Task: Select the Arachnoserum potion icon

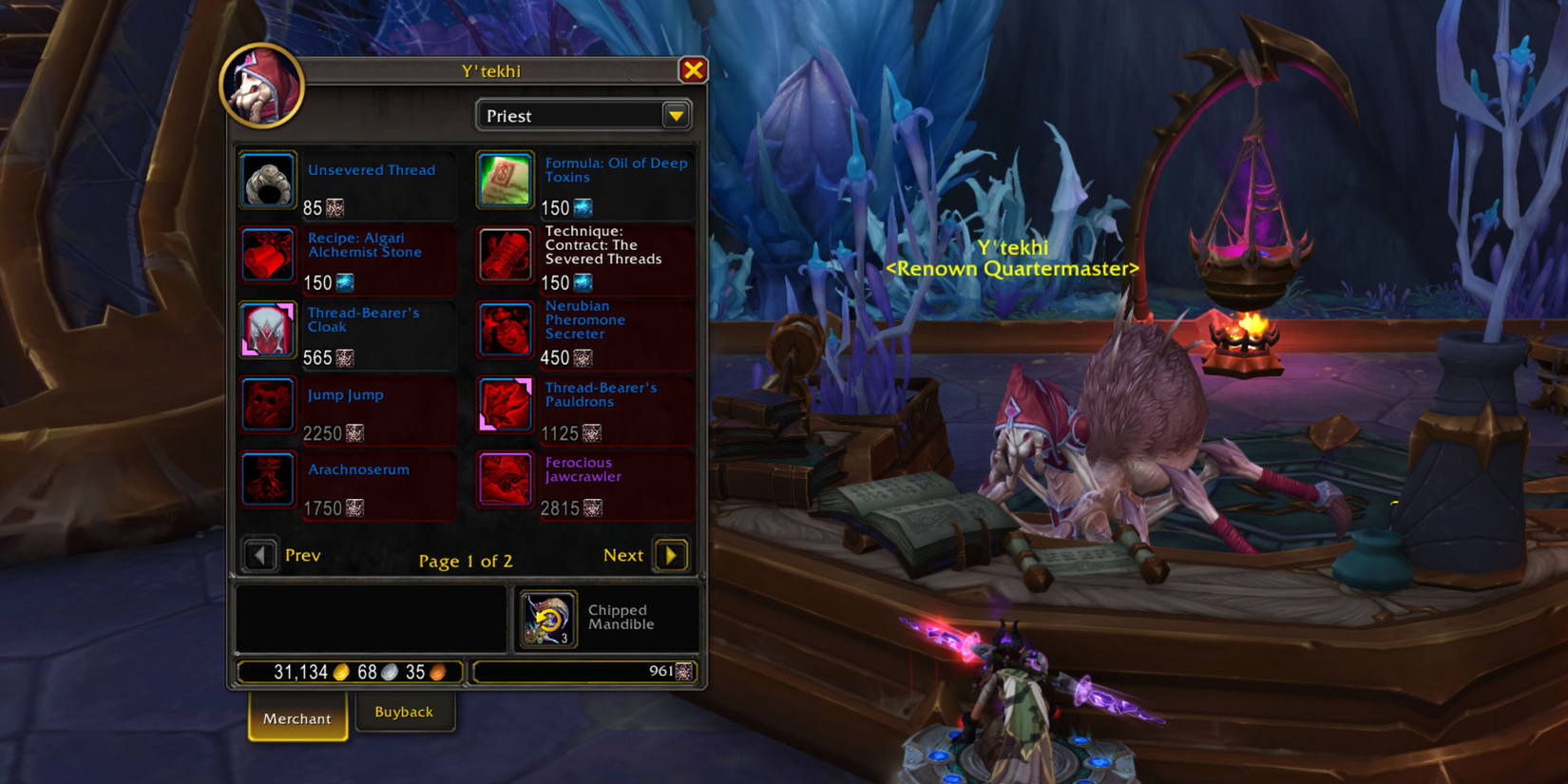Action: pyautogui.click(x=267, y=480)
